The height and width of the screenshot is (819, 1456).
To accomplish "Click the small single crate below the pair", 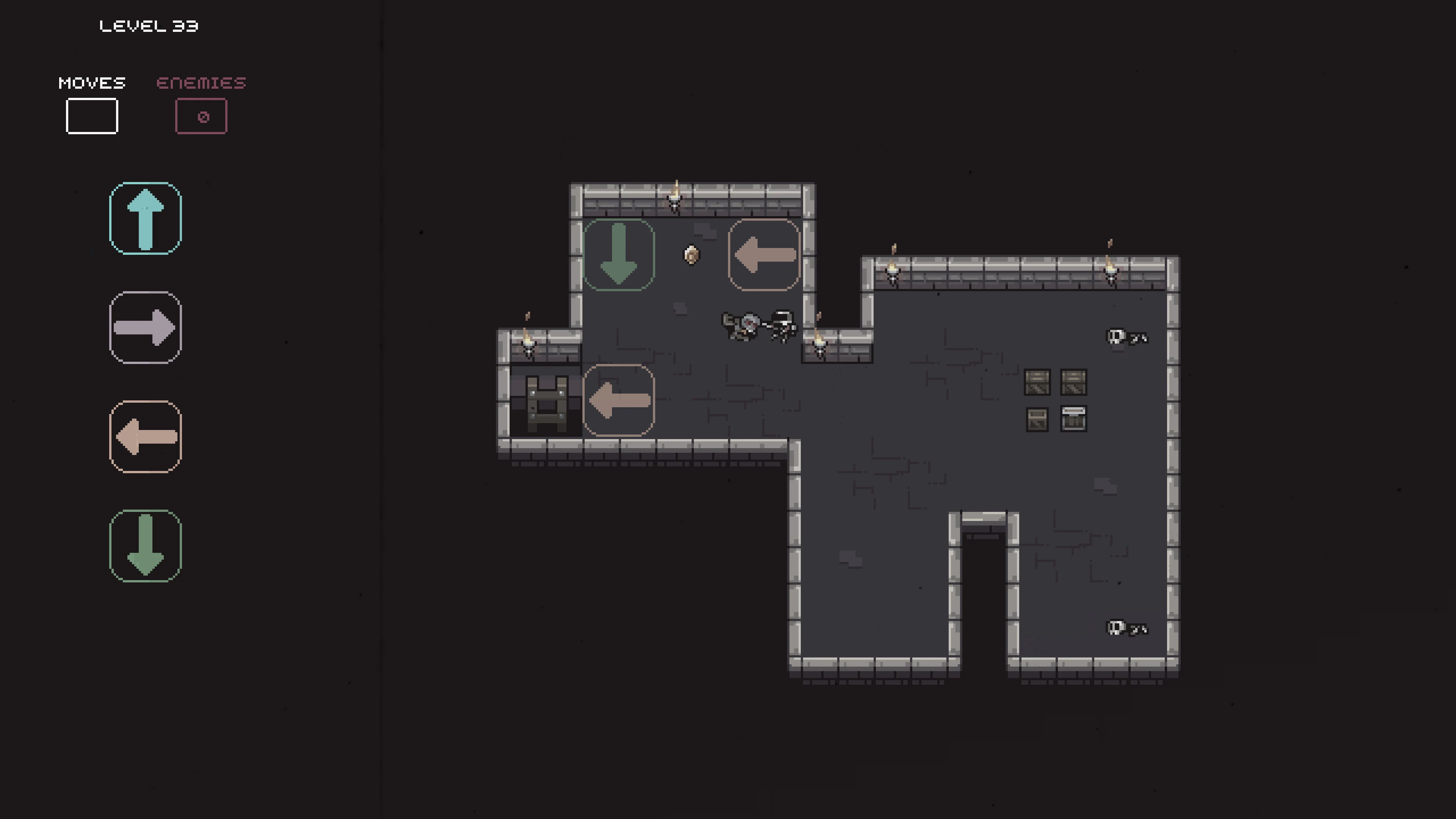I will pos(1037,419).
